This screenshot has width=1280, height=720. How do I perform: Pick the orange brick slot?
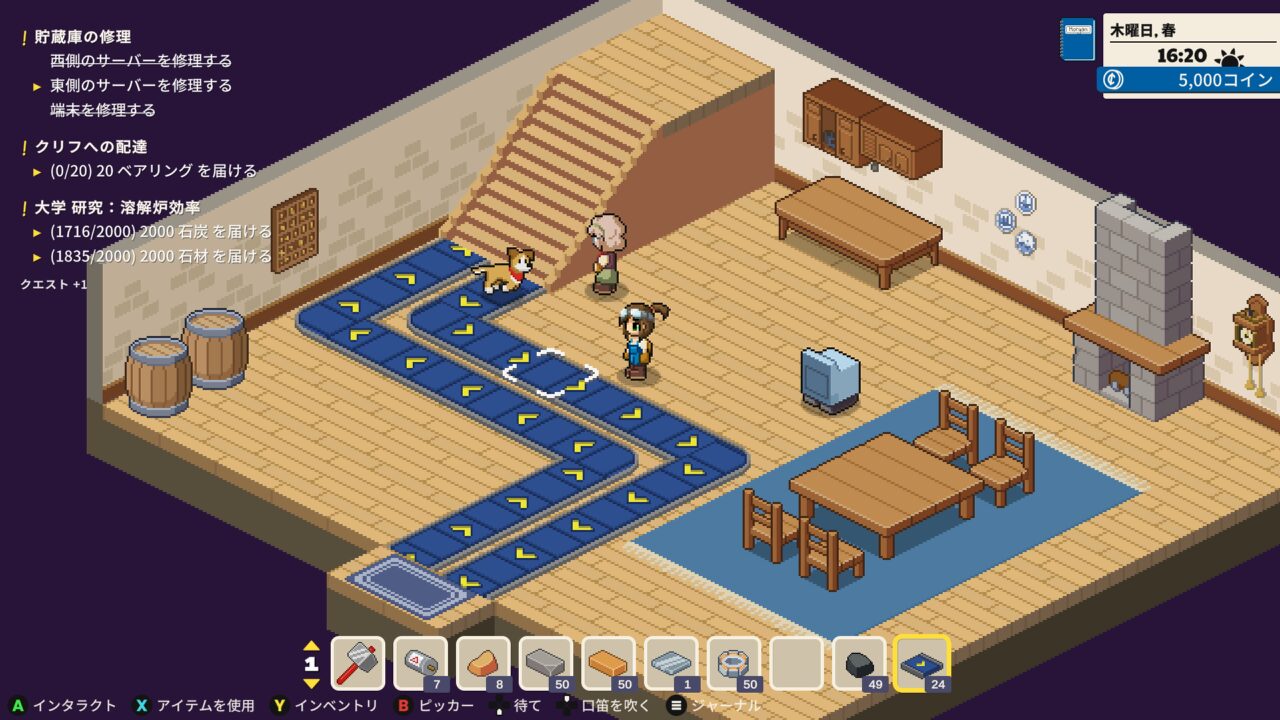[608, 663]
